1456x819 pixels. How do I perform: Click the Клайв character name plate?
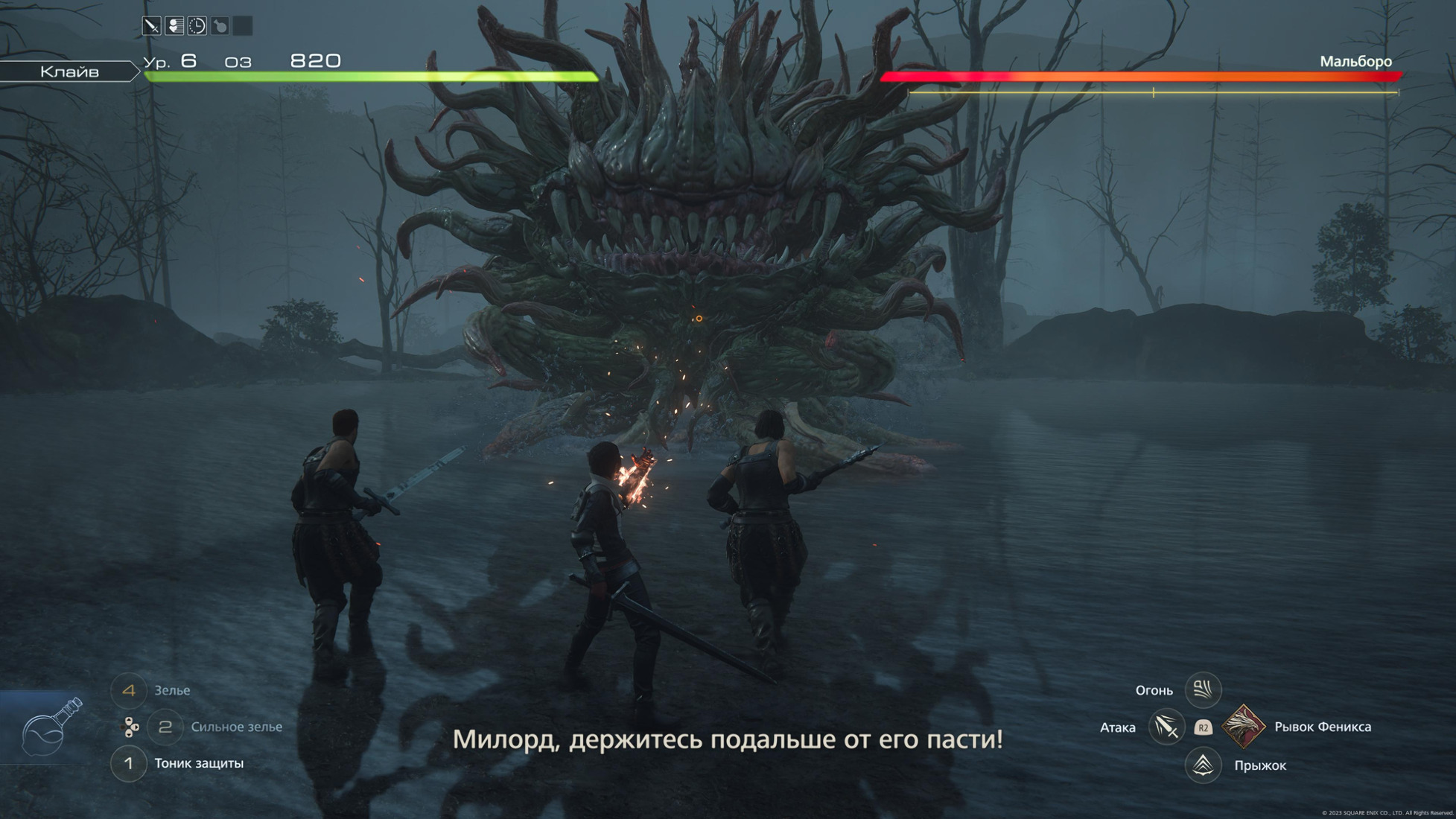69,71
